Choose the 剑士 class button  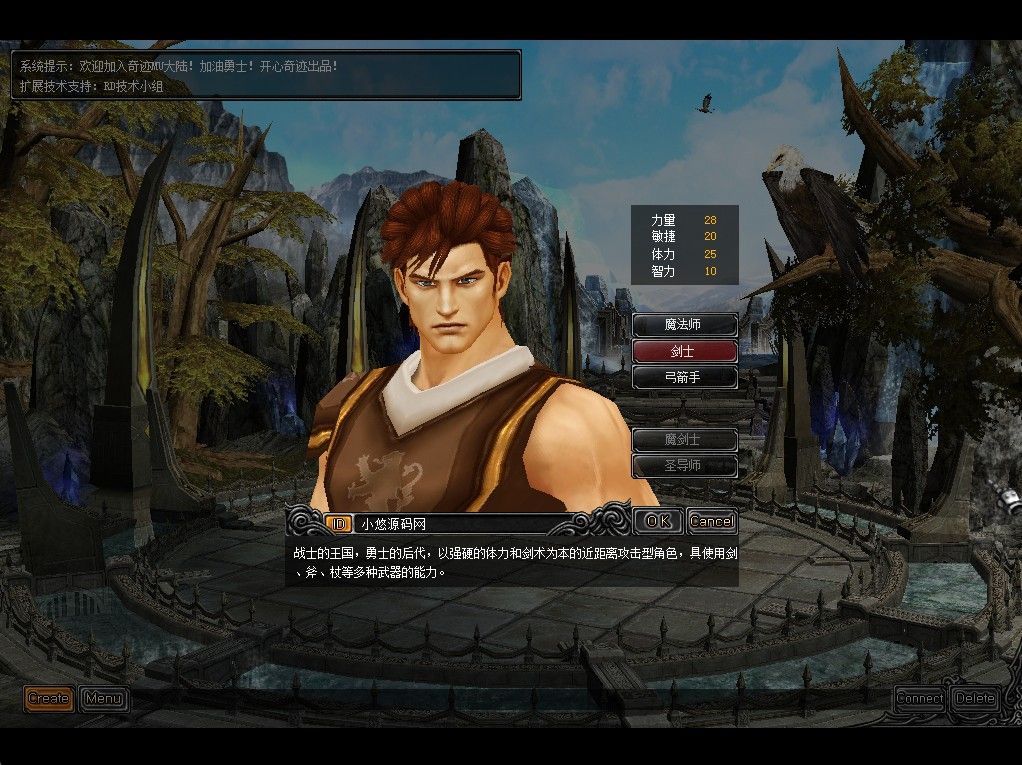685,351
